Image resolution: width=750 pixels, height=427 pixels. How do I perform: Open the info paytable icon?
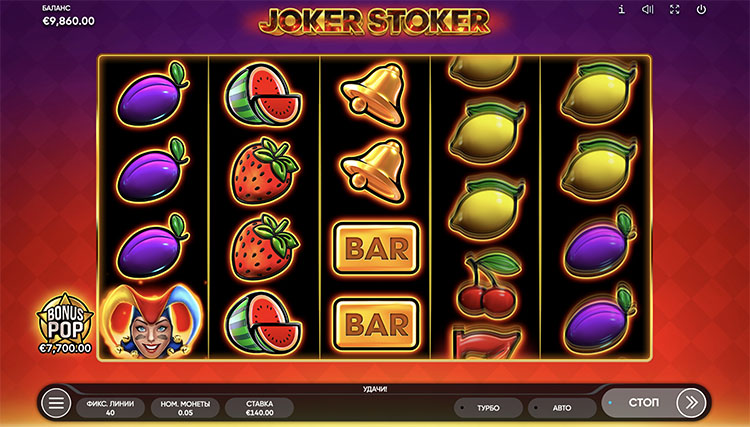[622, 10]
